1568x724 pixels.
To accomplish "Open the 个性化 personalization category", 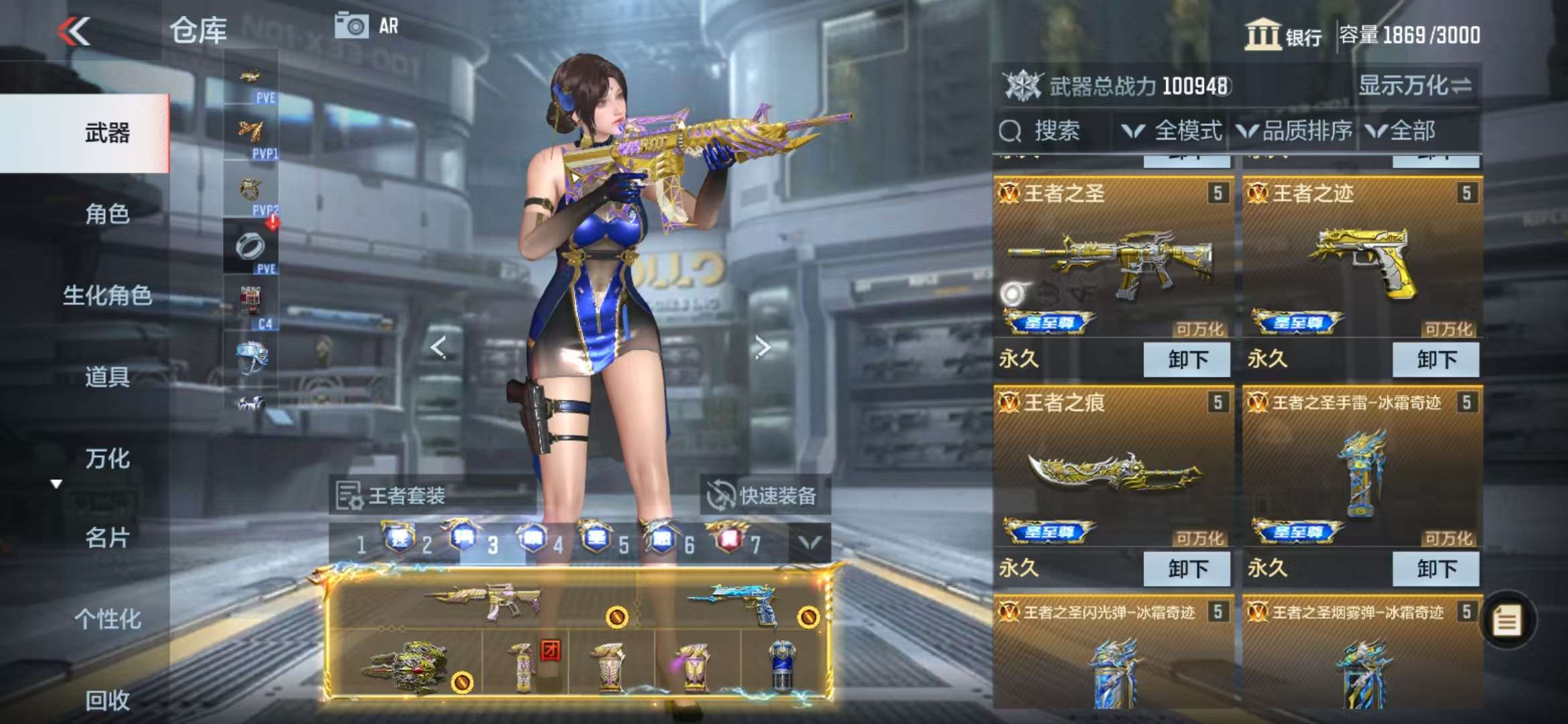I will (x=106, y=619).
